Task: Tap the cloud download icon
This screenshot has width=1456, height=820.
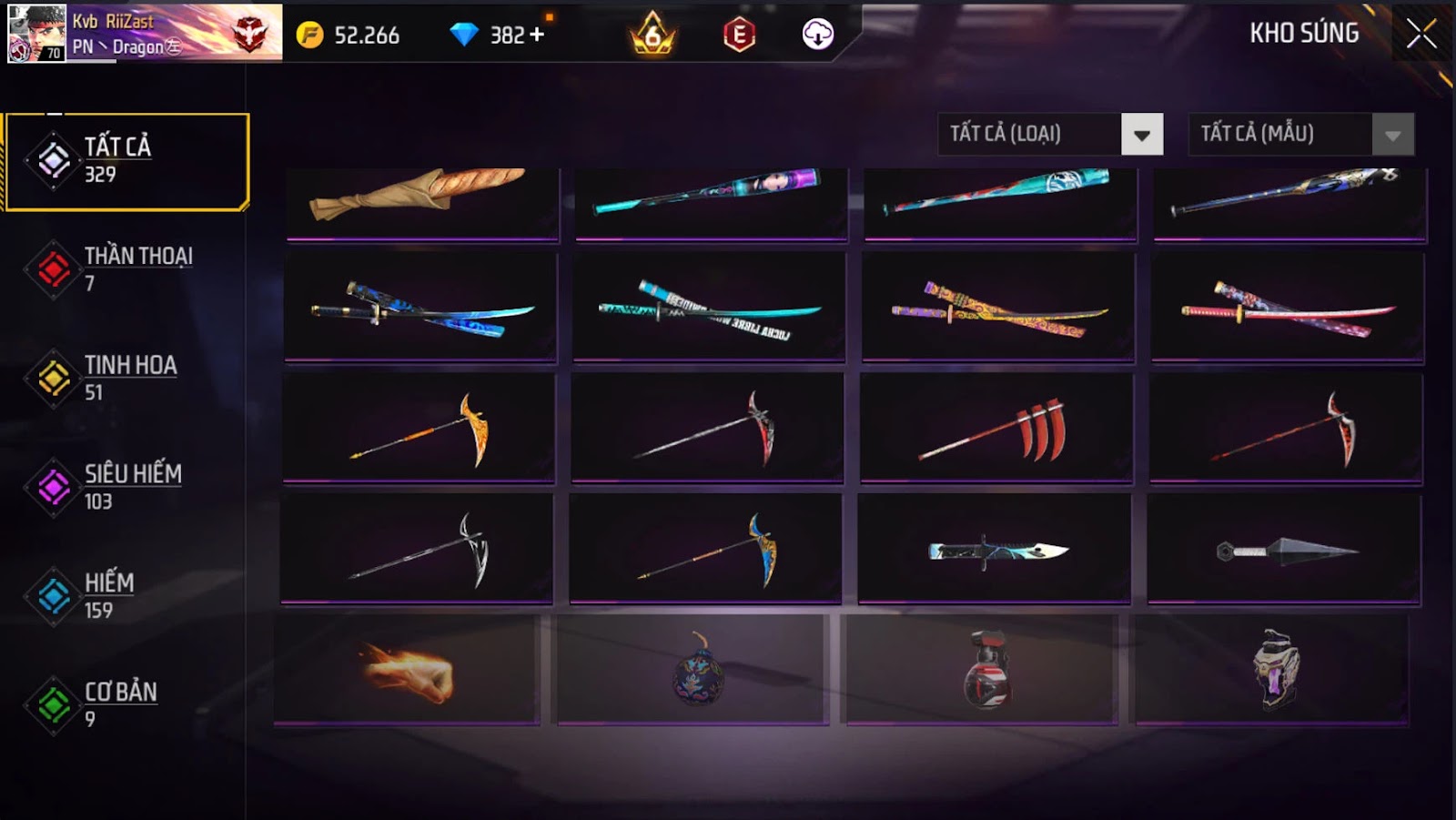Action: click(x=817, y=35)
